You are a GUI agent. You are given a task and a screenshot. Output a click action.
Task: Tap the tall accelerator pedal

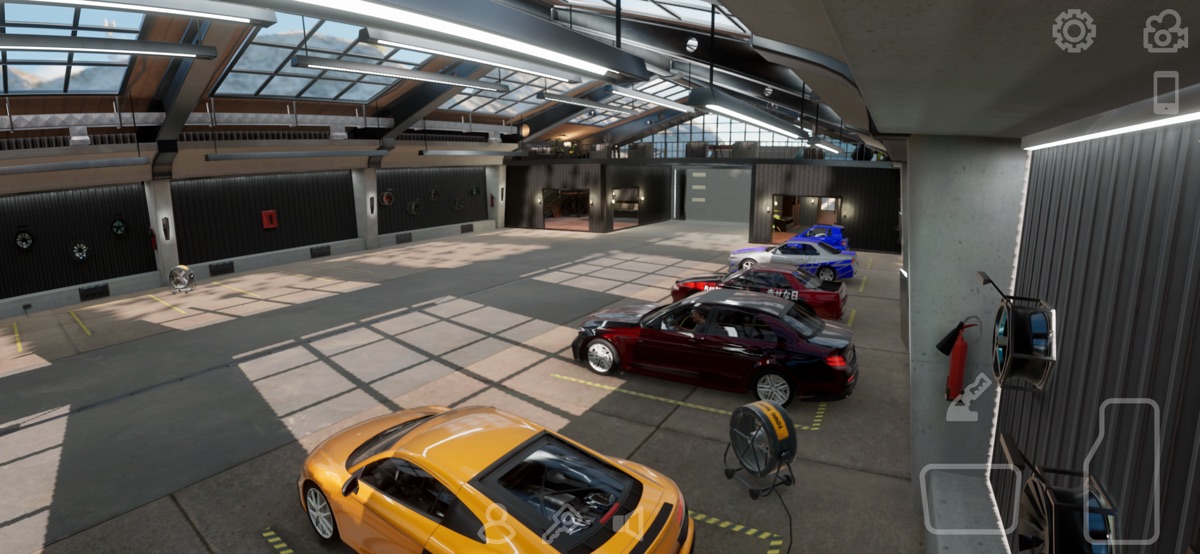[x=1121, y=470]
